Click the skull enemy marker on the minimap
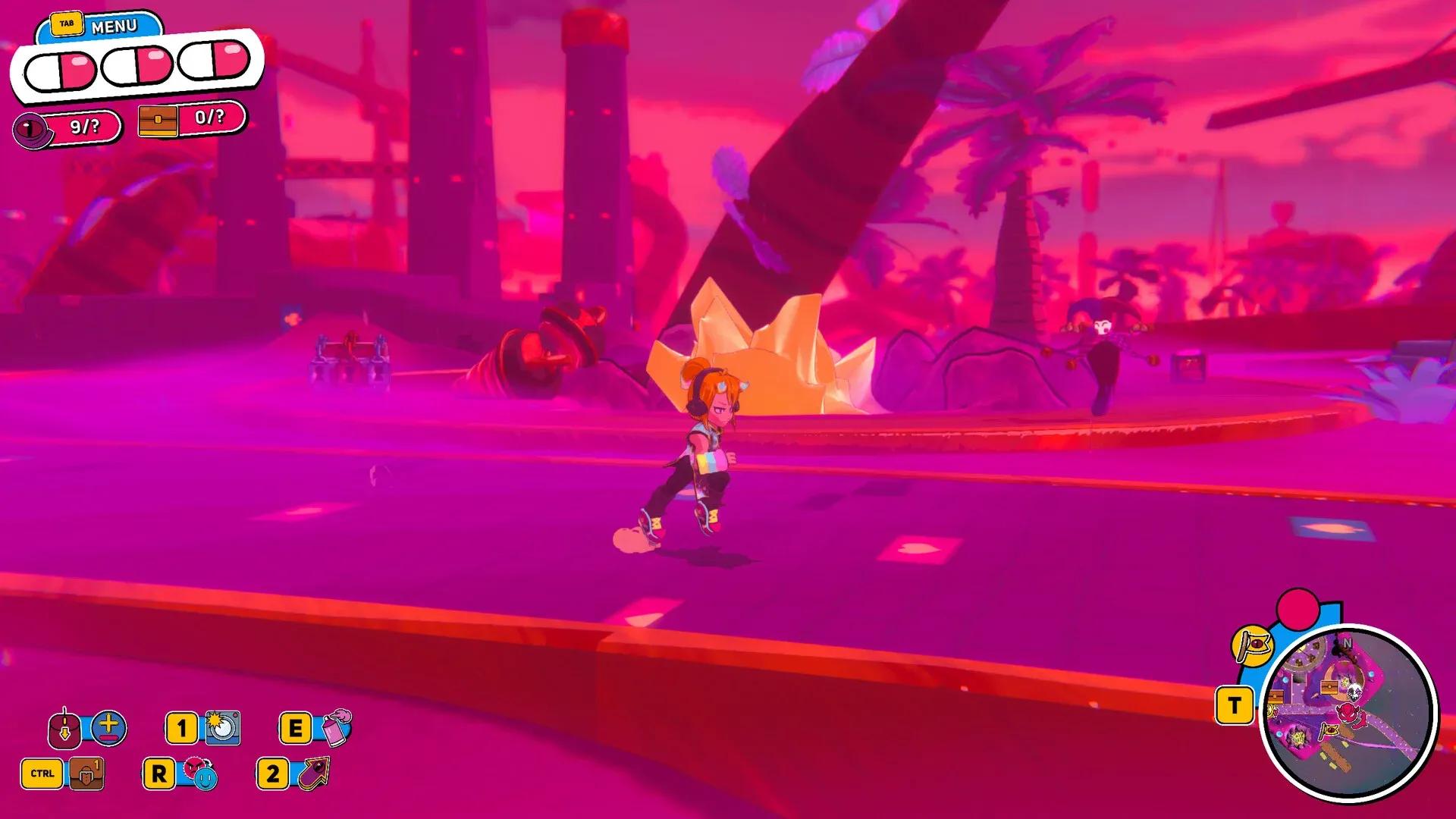Viewport: 1456px width, 819px height. click(1356, 692)
